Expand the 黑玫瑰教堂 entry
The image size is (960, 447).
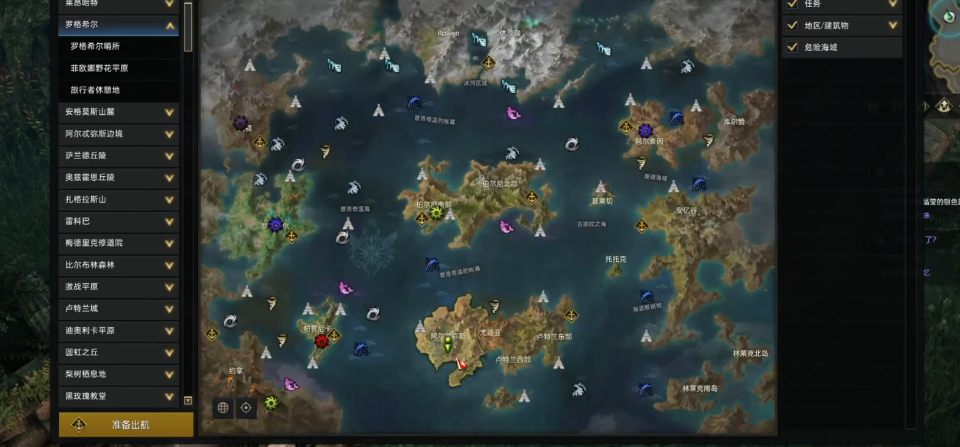click(x=170, y=396)
